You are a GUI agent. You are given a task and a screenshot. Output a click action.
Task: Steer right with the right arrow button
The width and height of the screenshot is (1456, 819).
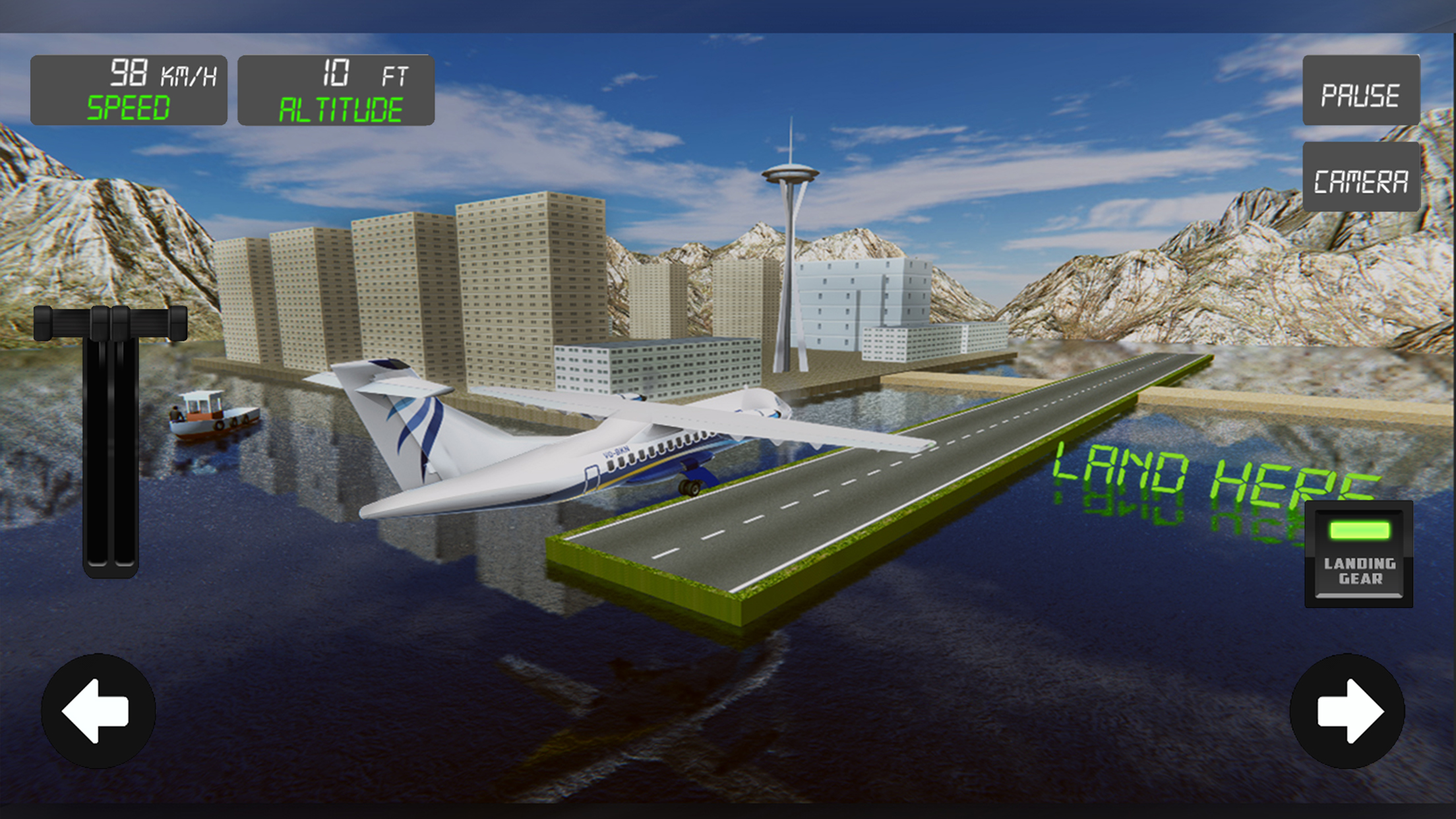1347,711
